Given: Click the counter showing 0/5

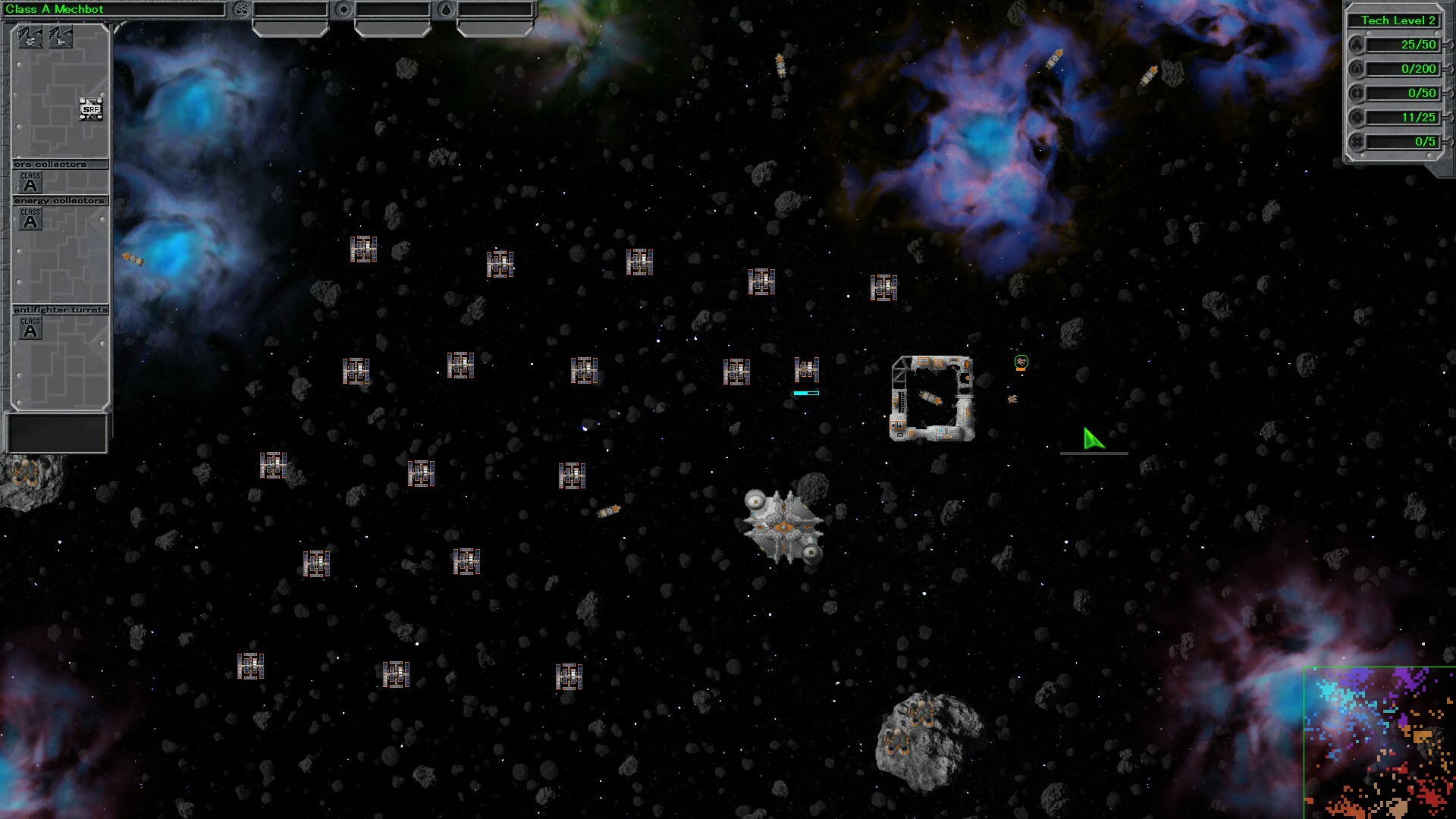Looking at the screenshot, I should pyautogui.click(x=1404, y=142).
